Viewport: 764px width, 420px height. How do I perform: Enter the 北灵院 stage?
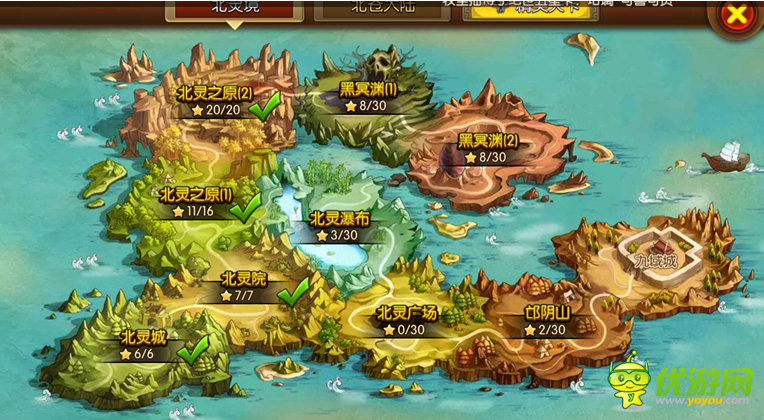point(243,287)
